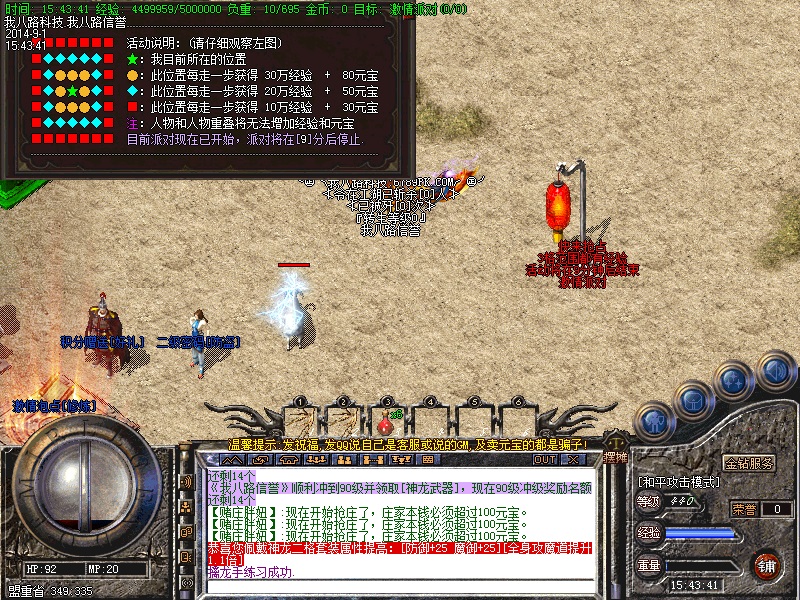Select the blue skills orb button

click(735, 380)
